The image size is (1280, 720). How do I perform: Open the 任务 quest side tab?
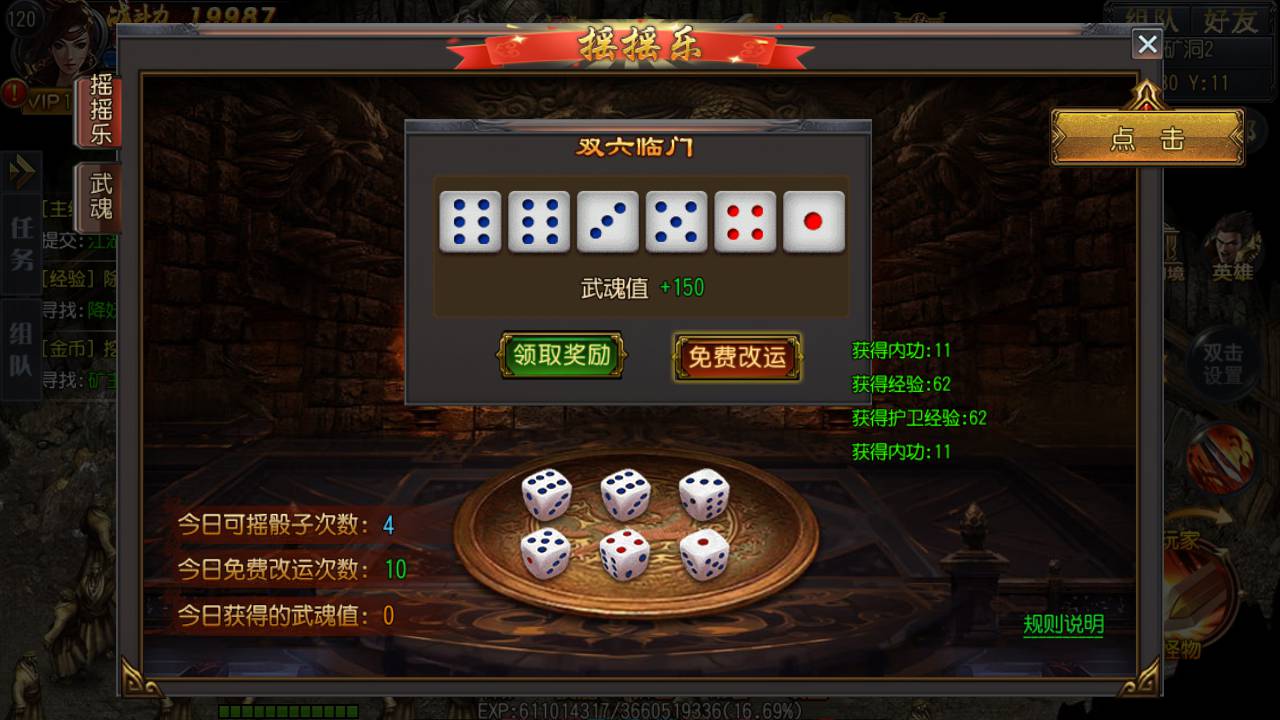click(x=21, y=243)
